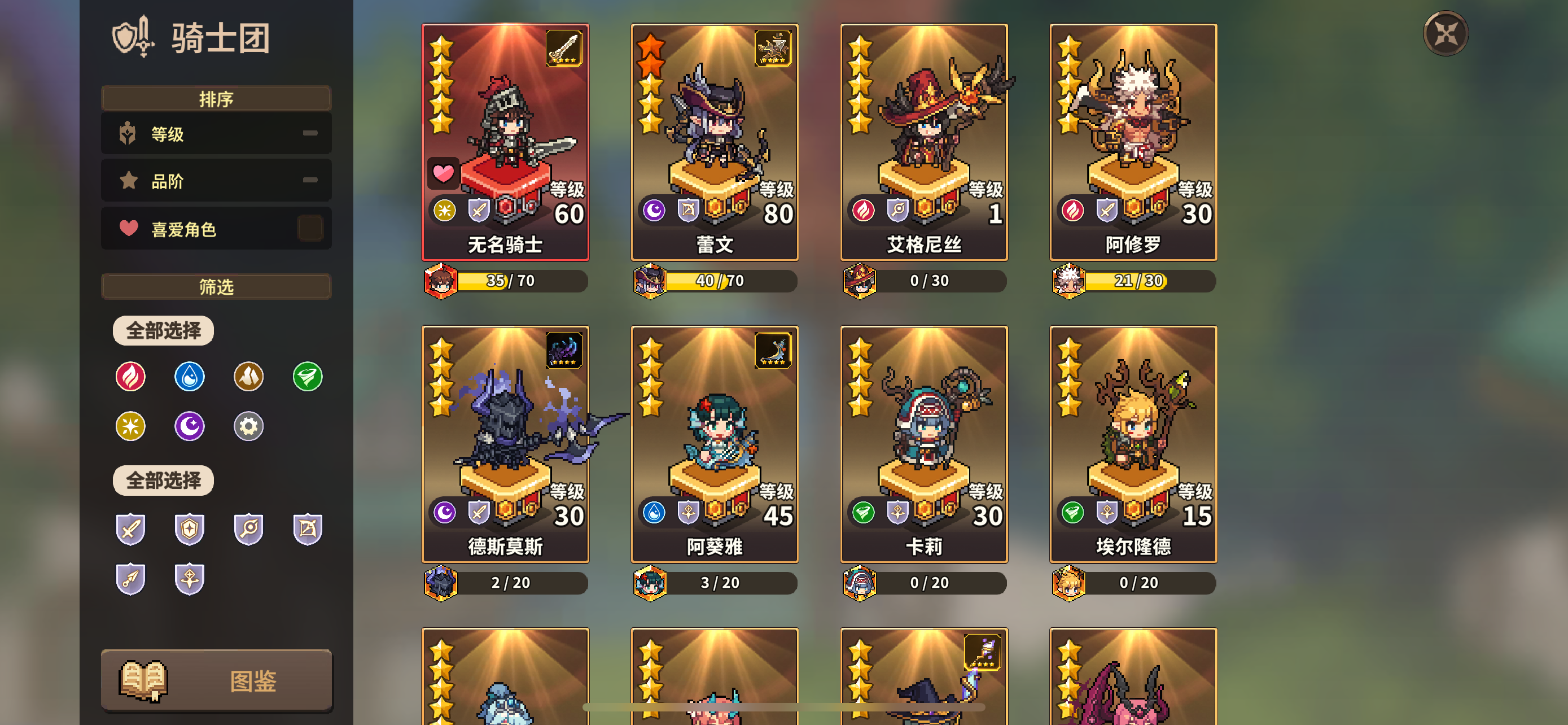Open the 图鉴 collection book
1568x725 pixels.
click(216, 680)
